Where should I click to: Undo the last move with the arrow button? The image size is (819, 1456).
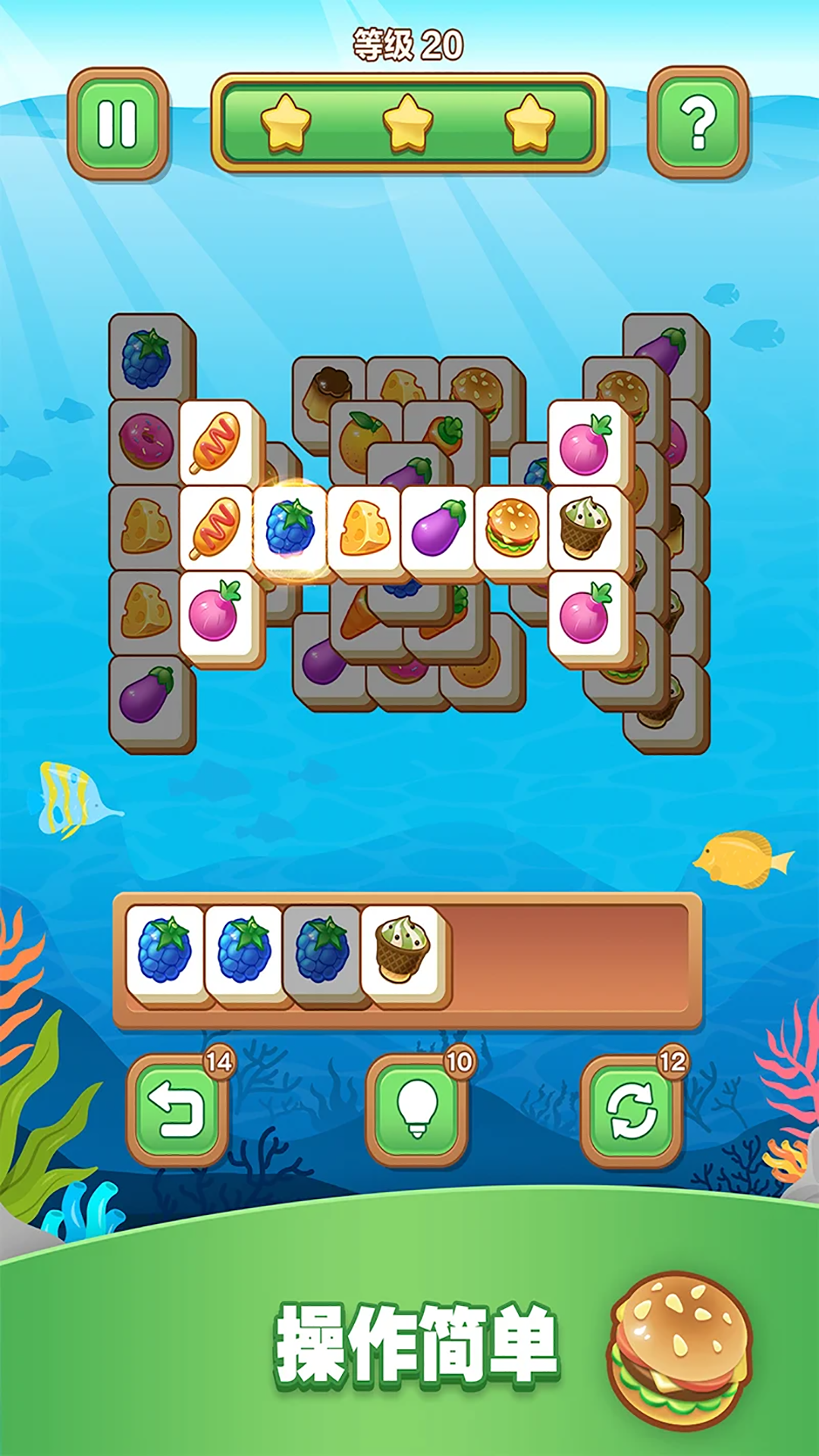click(177, 1109)
